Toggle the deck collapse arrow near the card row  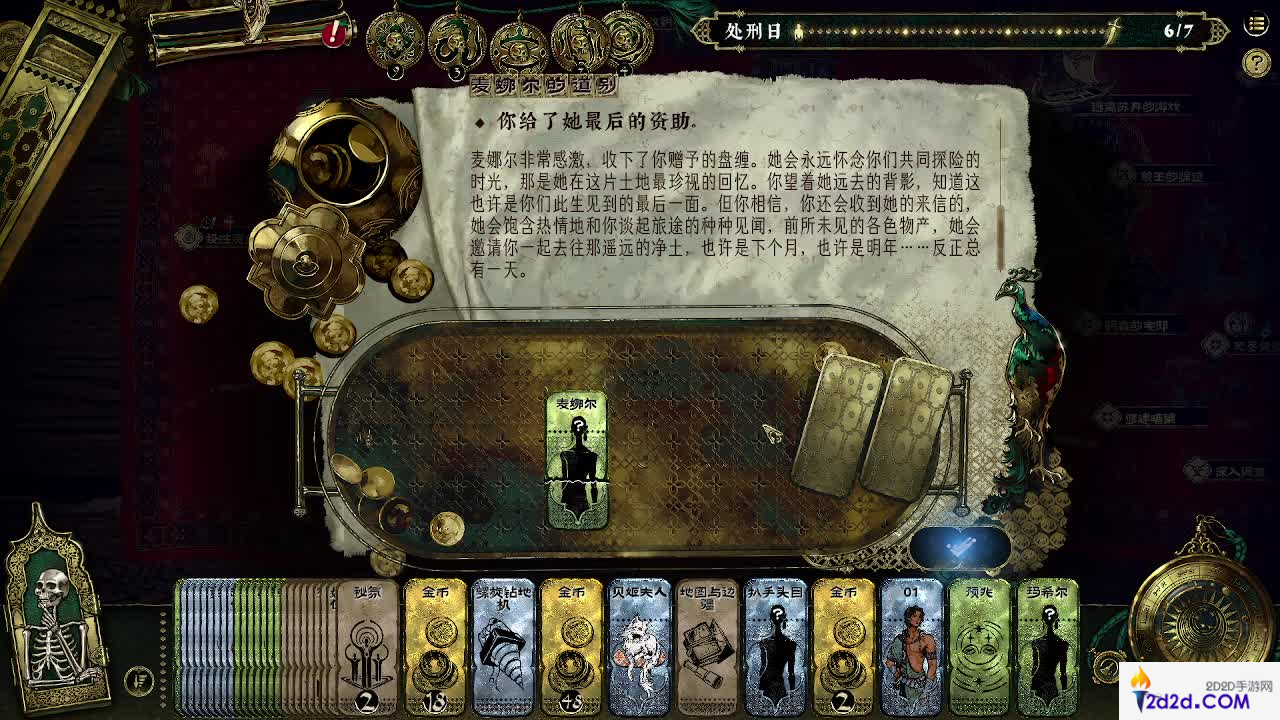pos(141,680)
